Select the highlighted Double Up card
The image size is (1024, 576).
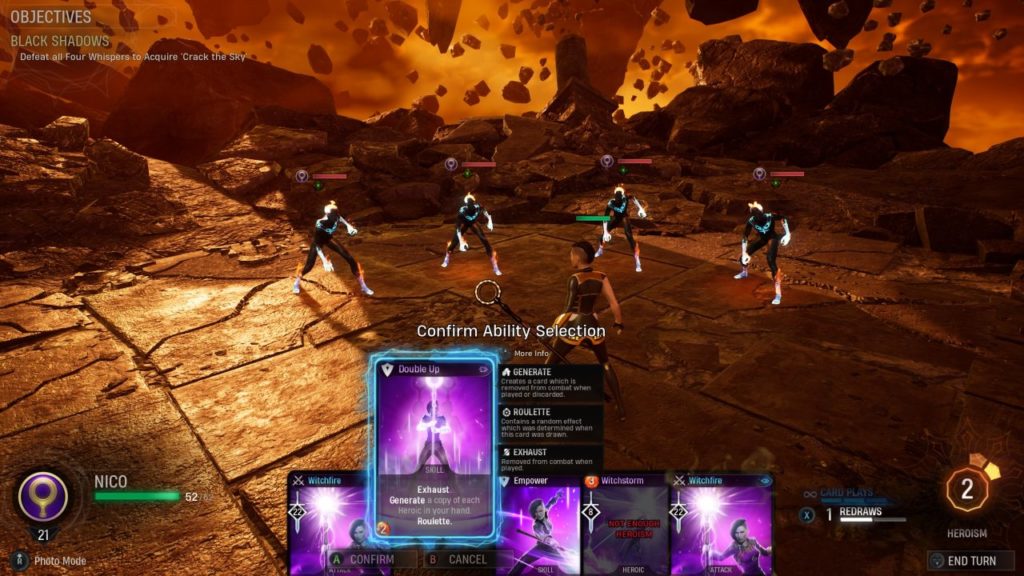coord(436,445)
